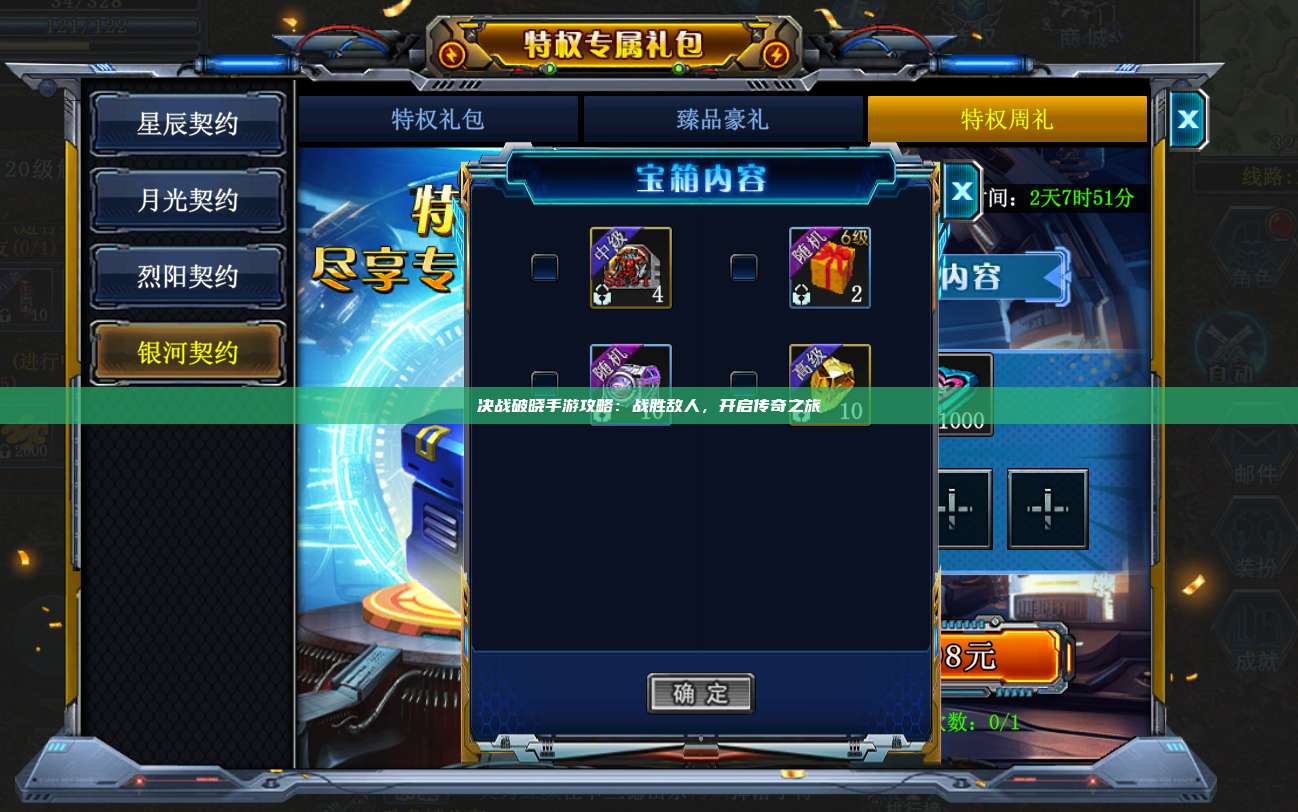Tick the checkbox beside the red gift box
1298x812 pixels.
pyautogui.click(x=744, y=268)
